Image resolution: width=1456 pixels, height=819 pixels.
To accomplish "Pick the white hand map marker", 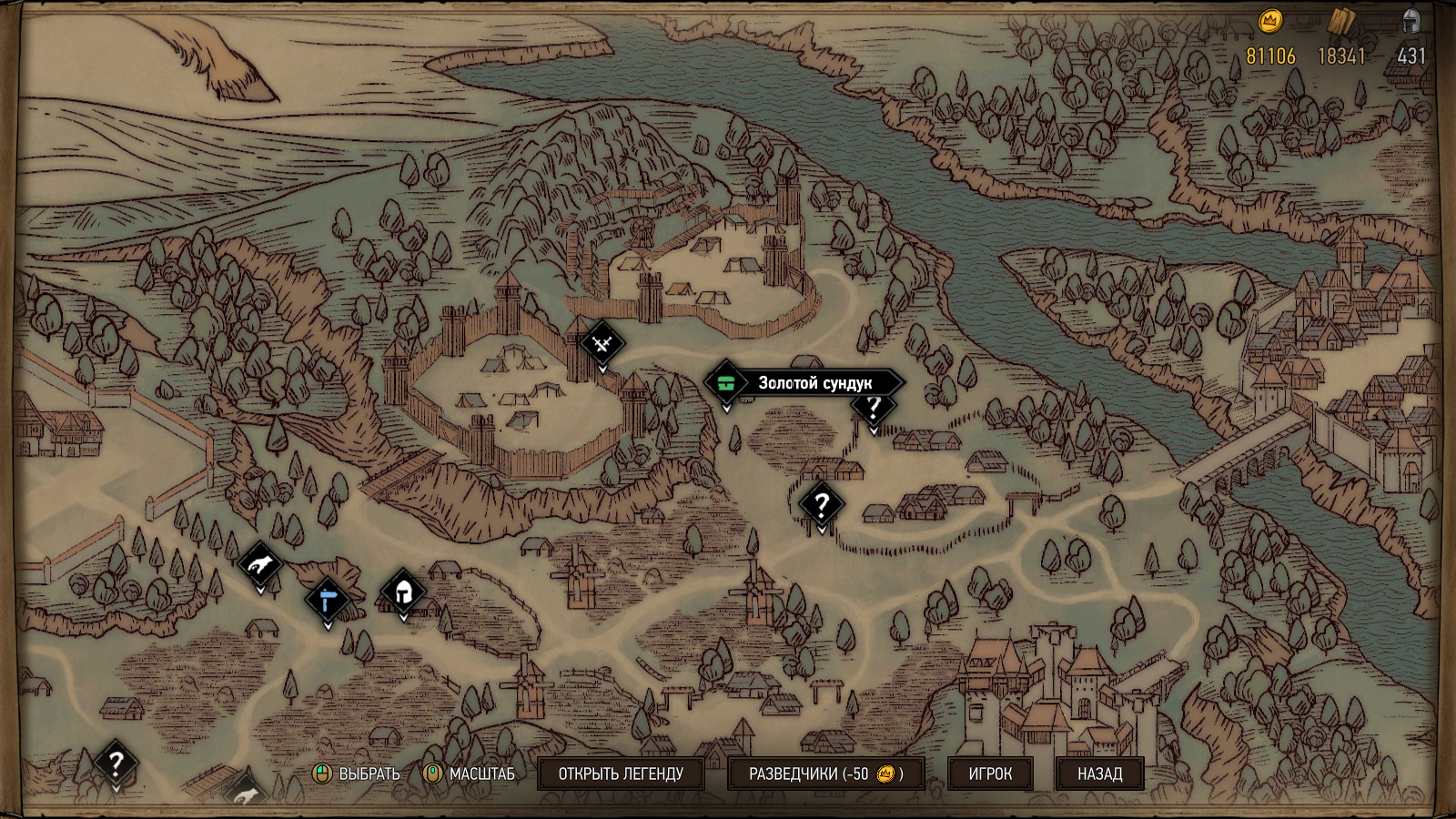I will point(260,565).
